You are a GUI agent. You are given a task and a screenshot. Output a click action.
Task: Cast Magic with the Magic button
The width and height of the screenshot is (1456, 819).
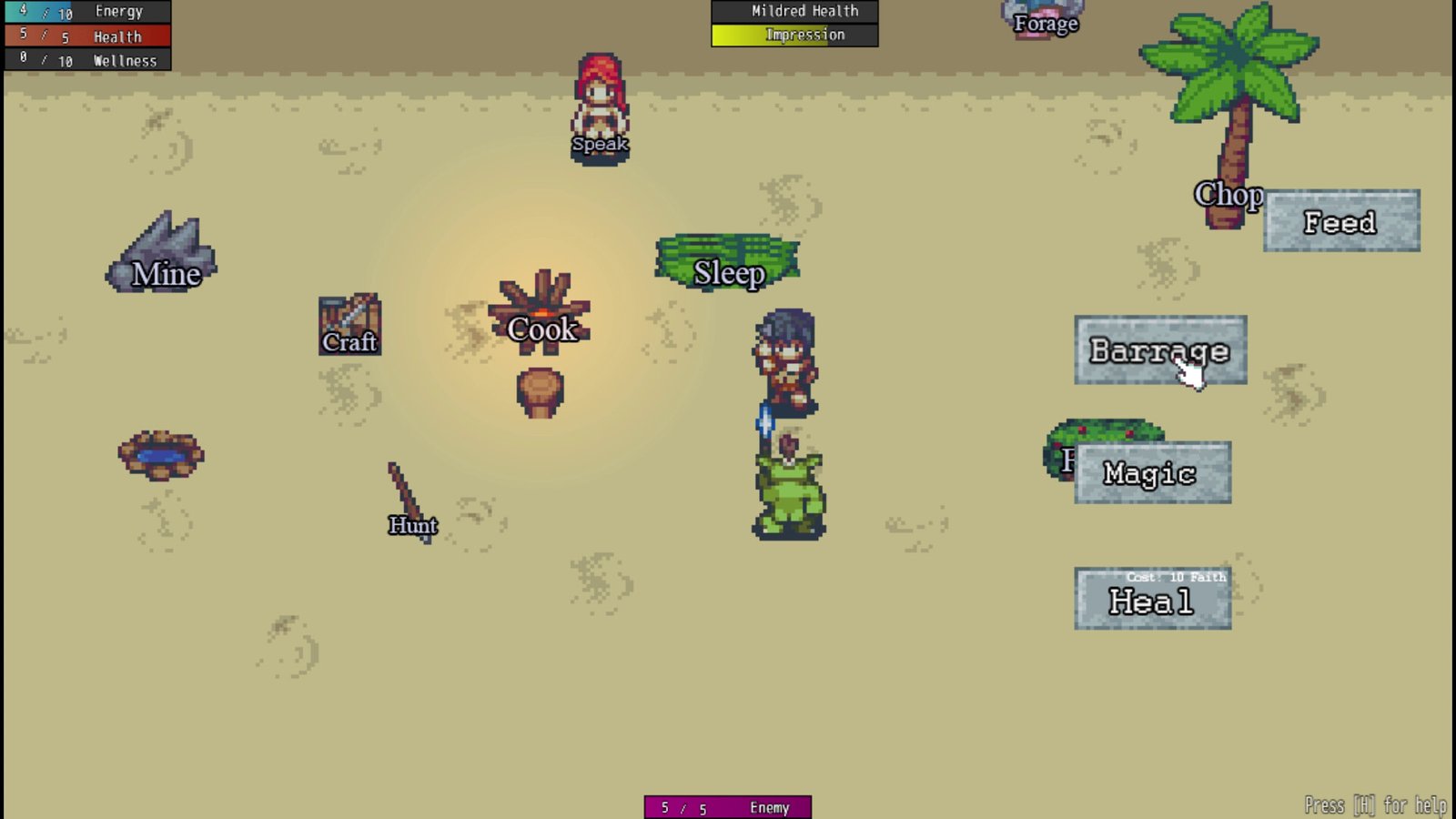[x=1151, y=472]
